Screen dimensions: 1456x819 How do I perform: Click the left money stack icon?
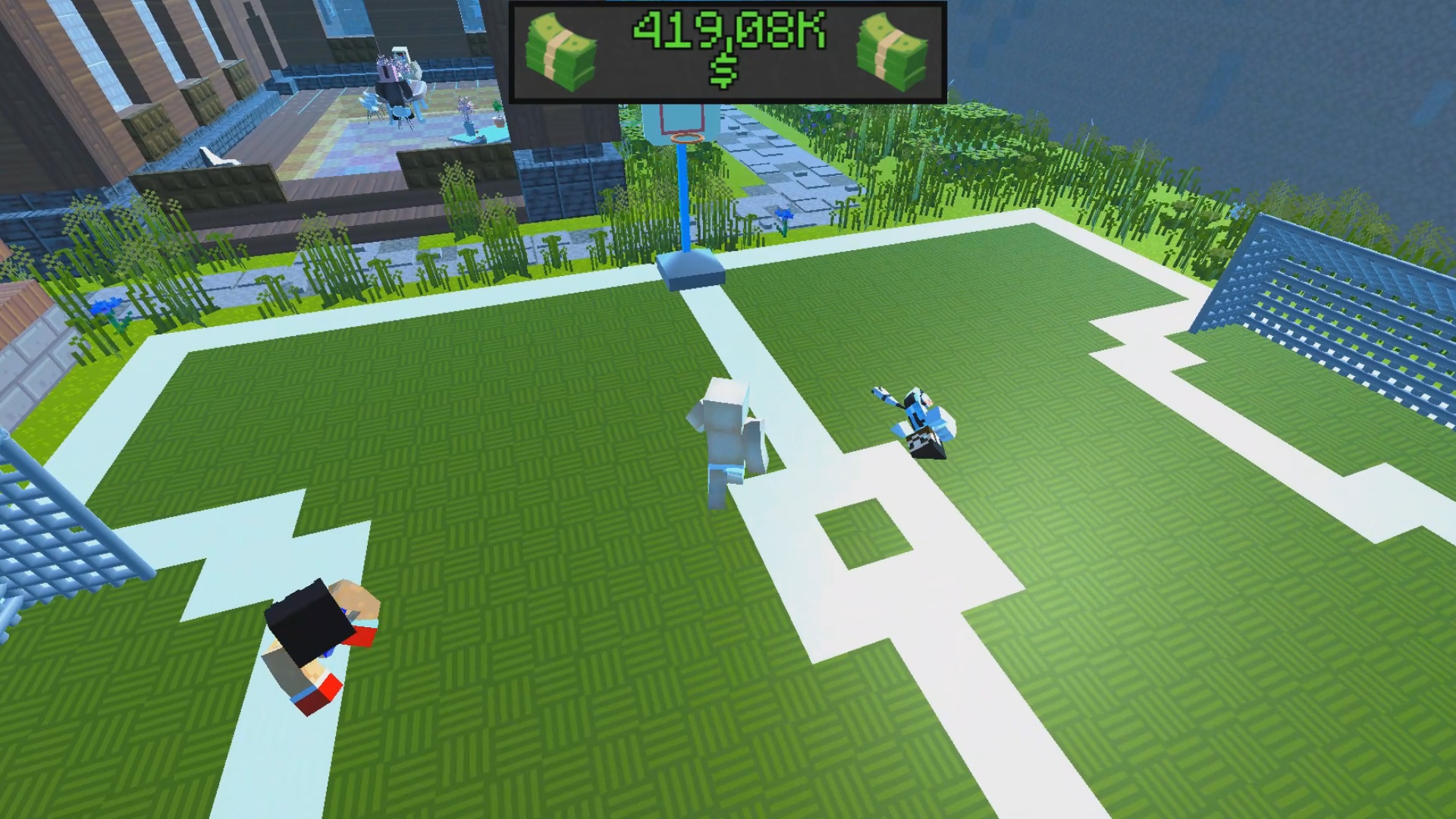coord(565,48)
